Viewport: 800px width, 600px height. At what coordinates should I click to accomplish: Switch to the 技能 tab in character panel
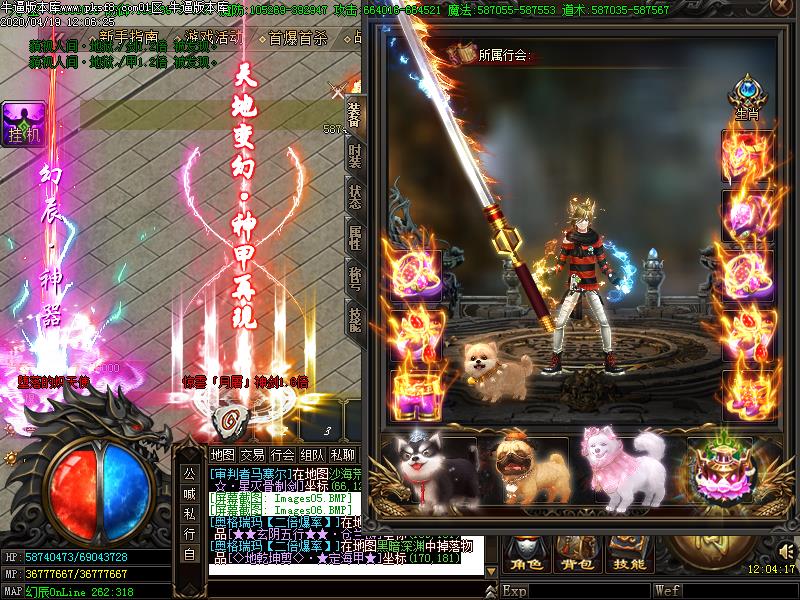pyautogui.click(x=355, y=318)
